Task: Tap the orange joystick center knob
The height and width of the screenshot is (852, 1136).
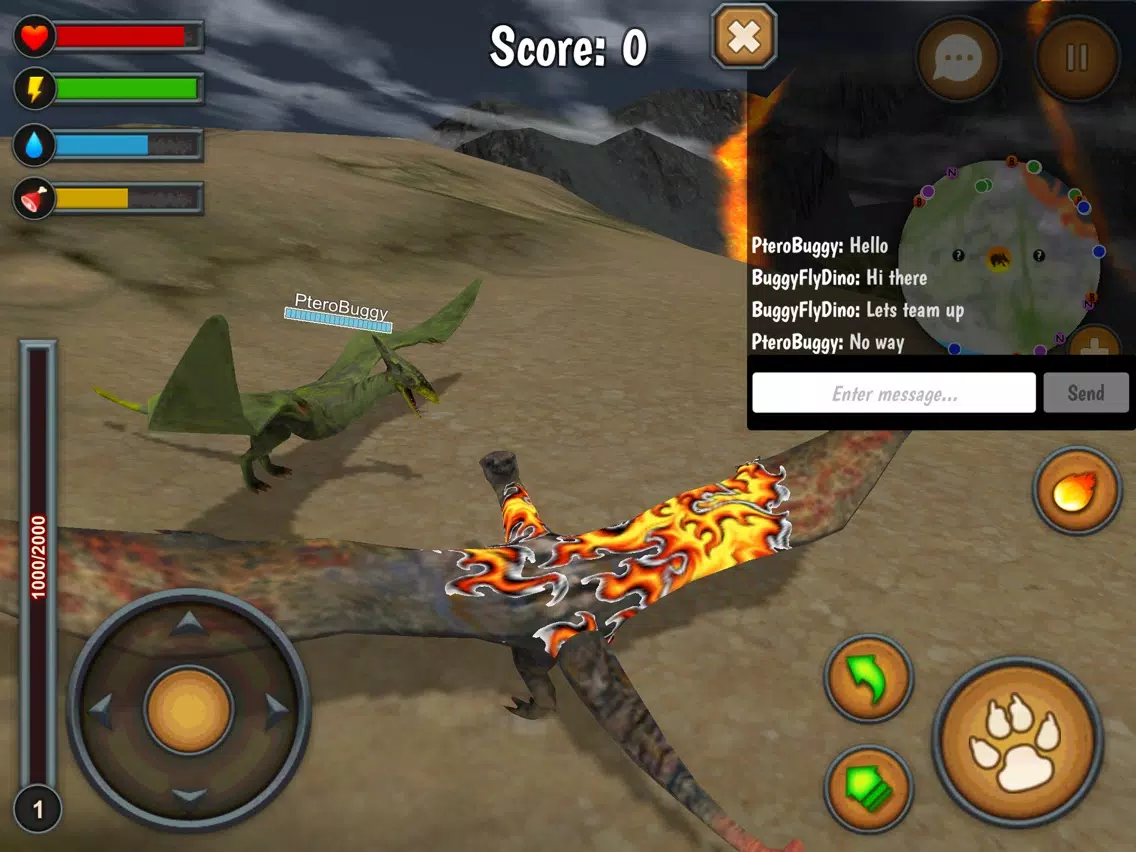Action: (189, 711)
